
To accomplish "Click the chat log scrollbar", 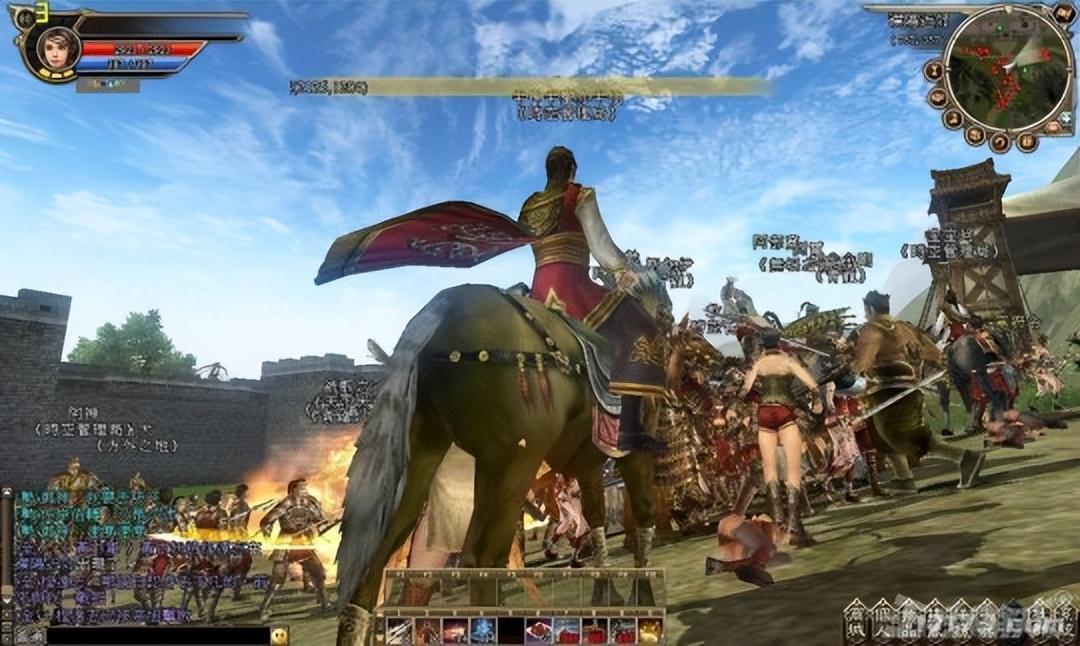I will [x=7, y=555].
